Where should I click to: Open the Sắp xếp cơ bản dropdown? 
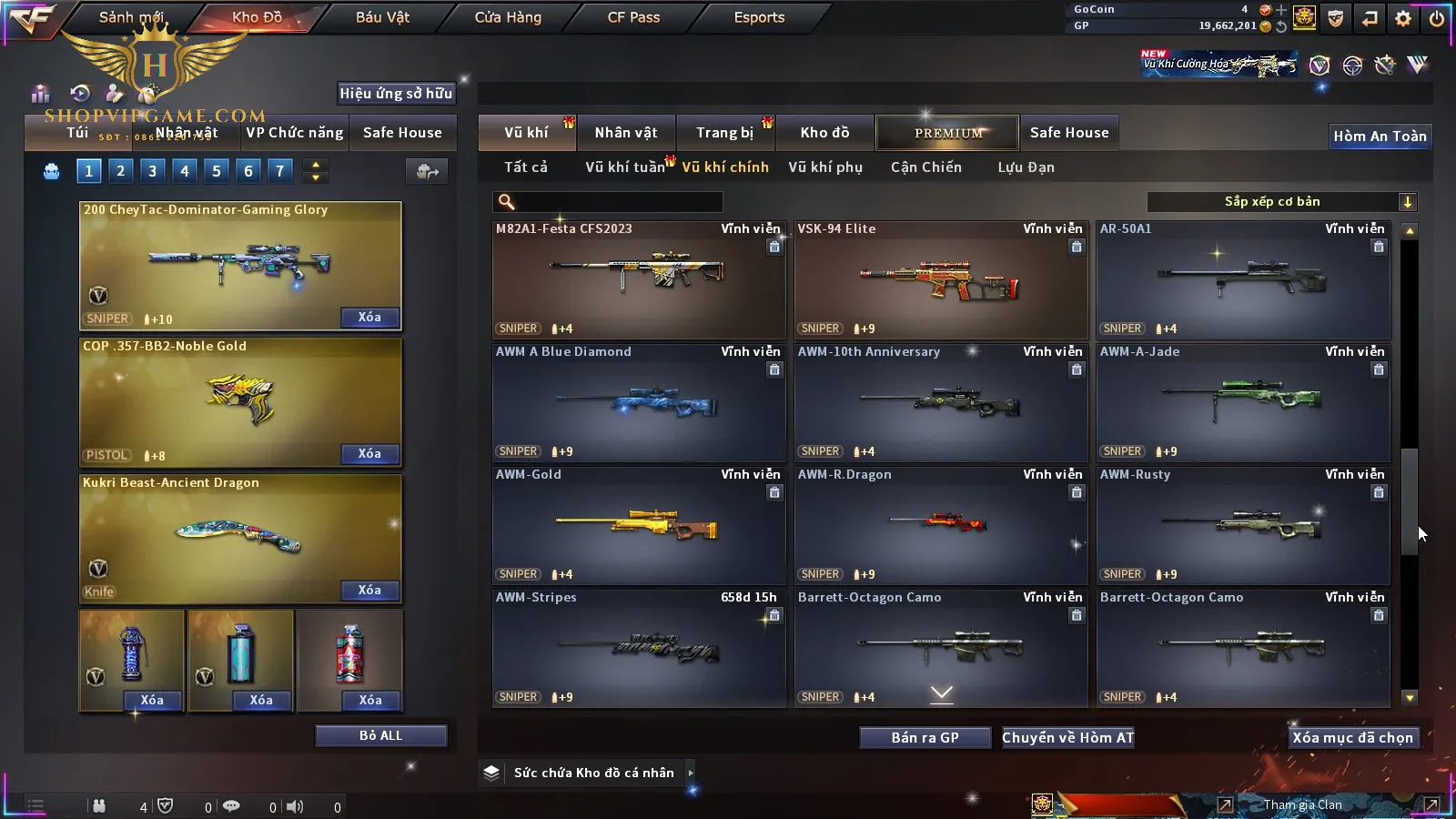1282,202
